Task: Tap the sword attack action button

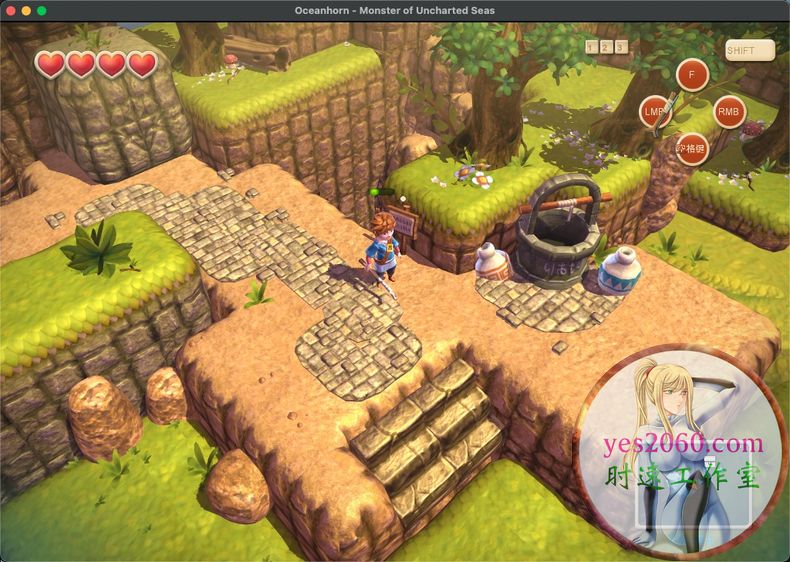Action: (656, 112)
